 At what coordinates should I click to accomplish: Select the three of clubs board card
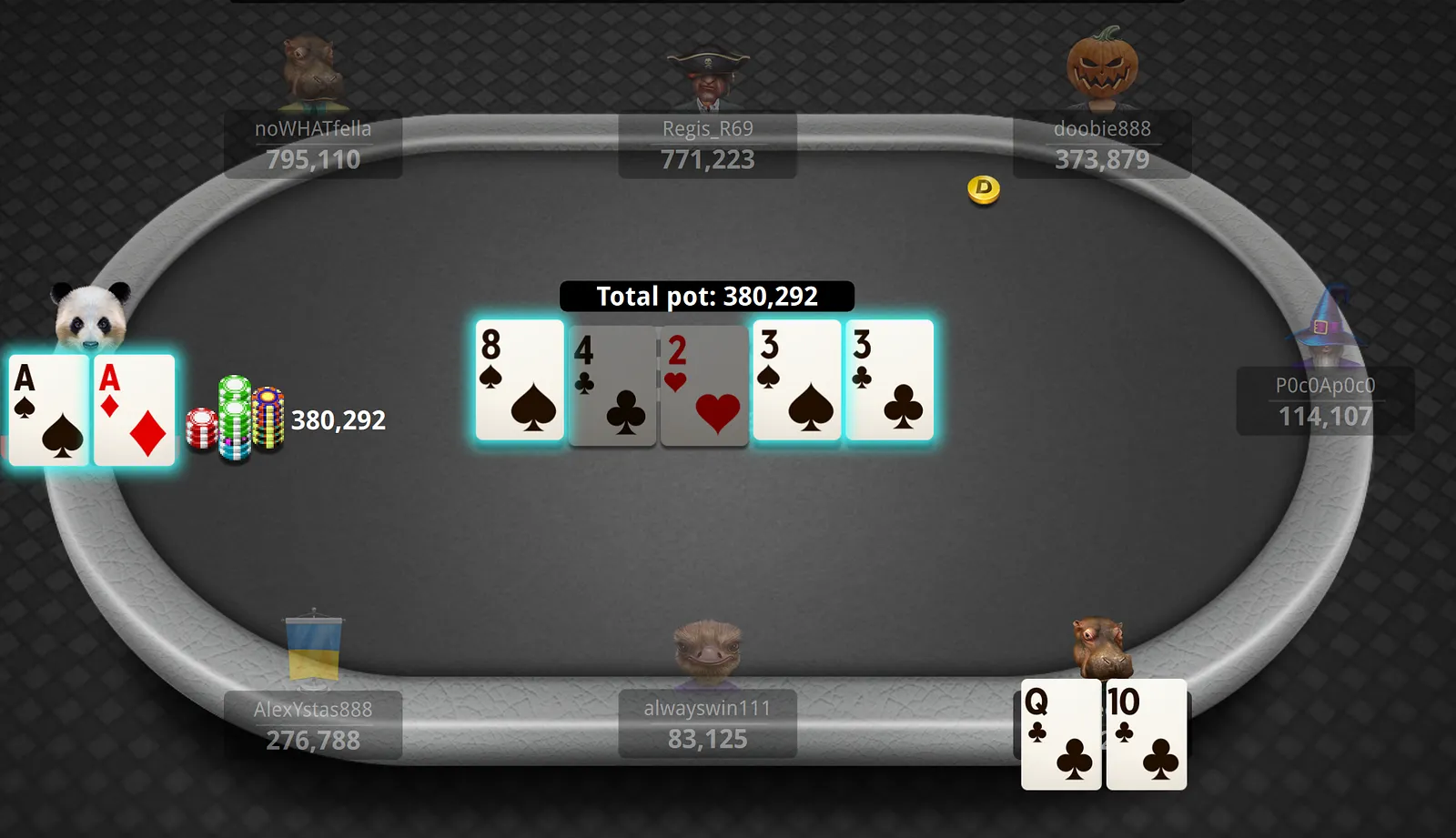[x=889, y=380]
